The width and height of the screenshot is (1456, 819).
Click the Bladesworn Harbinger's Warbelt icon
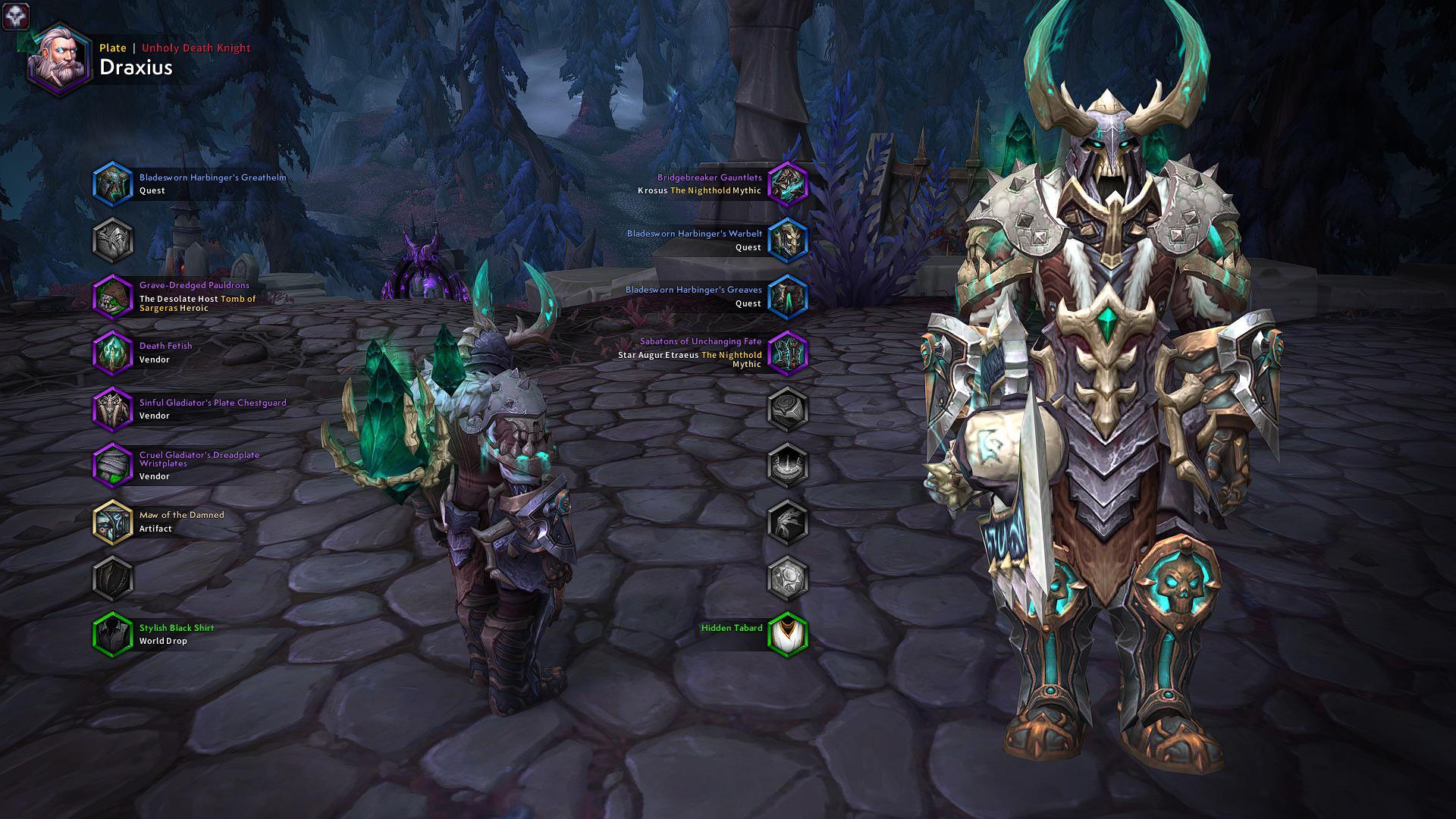point(789,240)
